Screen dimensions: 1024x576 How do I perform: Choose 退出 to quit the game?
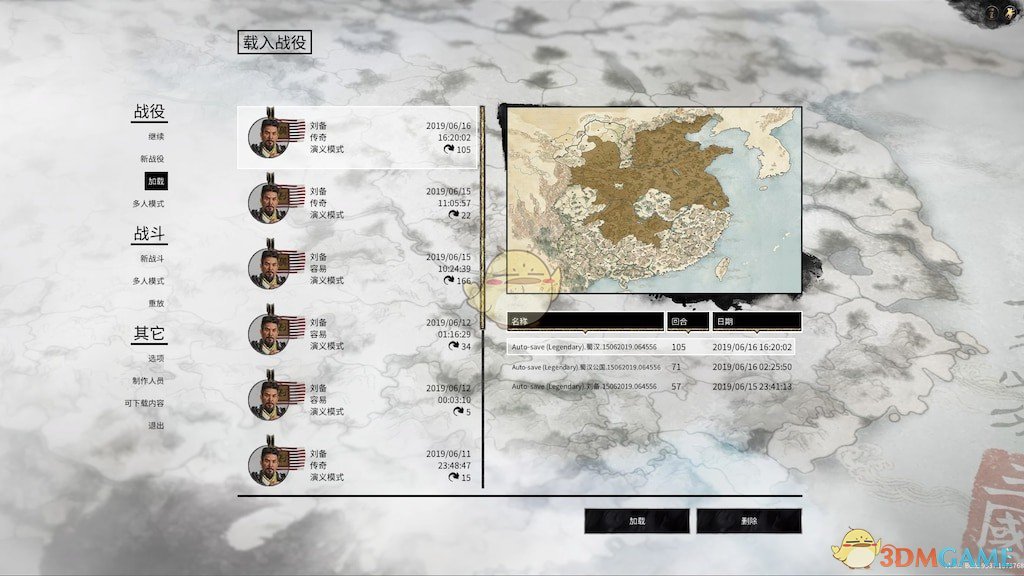click(x=156, y=425)
